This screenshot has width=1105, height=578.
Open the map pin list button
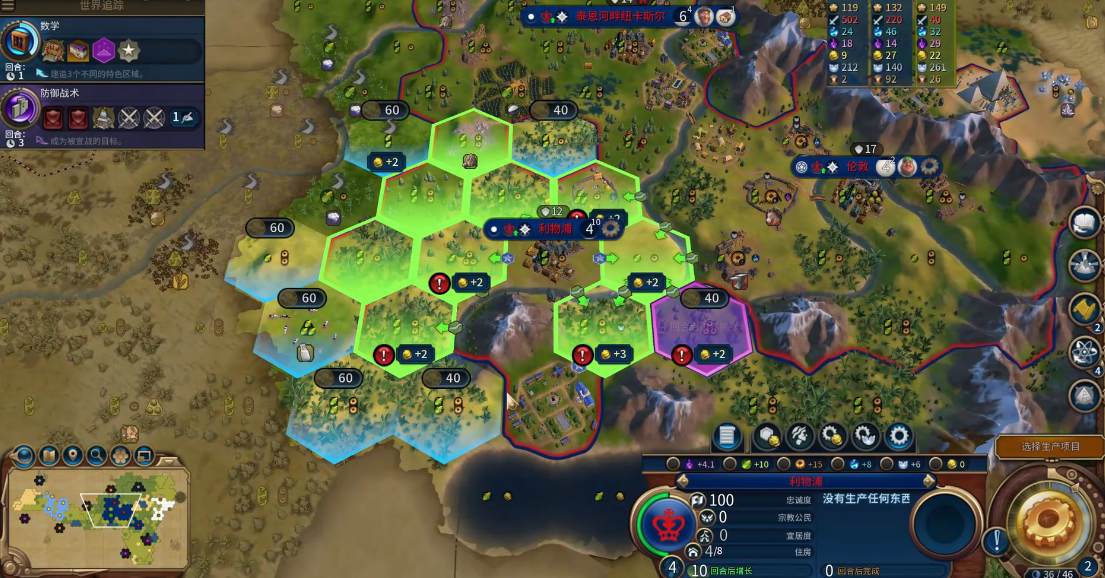[72, 456]
